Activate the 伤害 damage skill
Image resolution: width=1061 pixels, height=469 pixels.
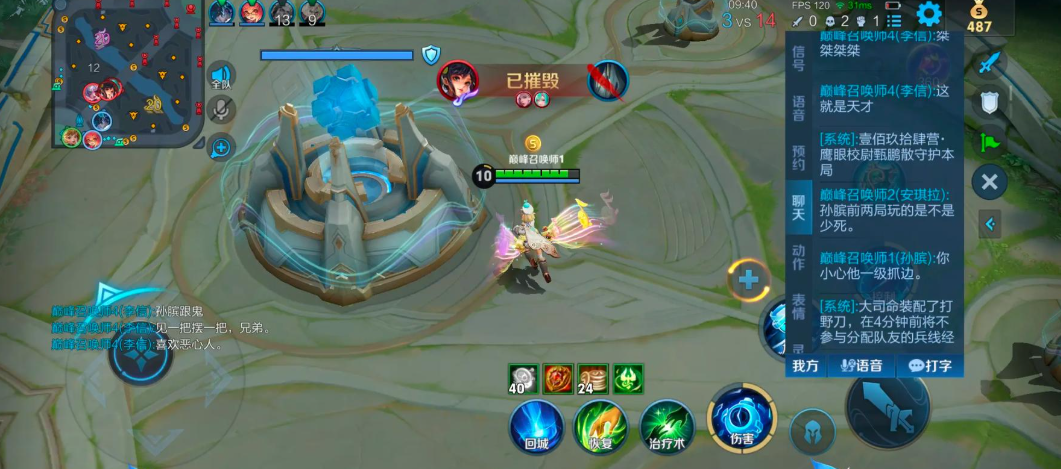[x=741, y=418]
